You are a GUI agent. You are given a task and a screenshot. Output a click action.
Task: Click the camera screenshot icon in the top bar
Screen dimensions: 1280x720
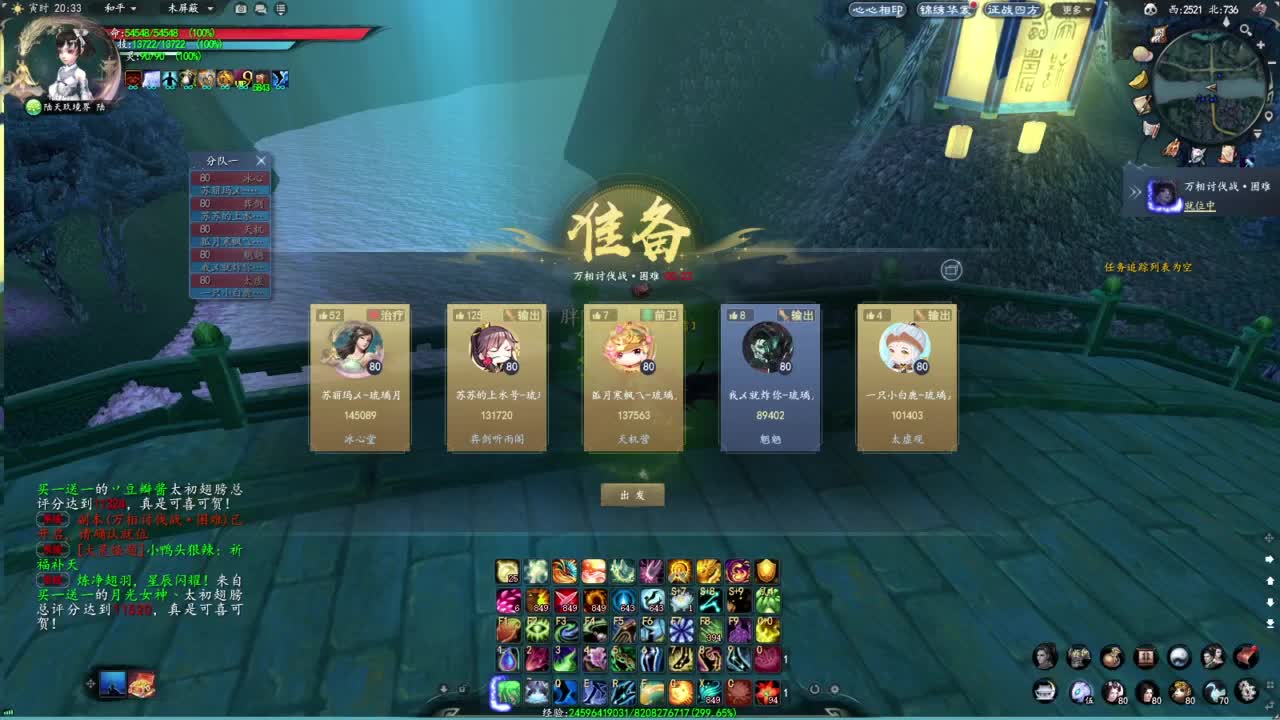(x=241, y=9)
